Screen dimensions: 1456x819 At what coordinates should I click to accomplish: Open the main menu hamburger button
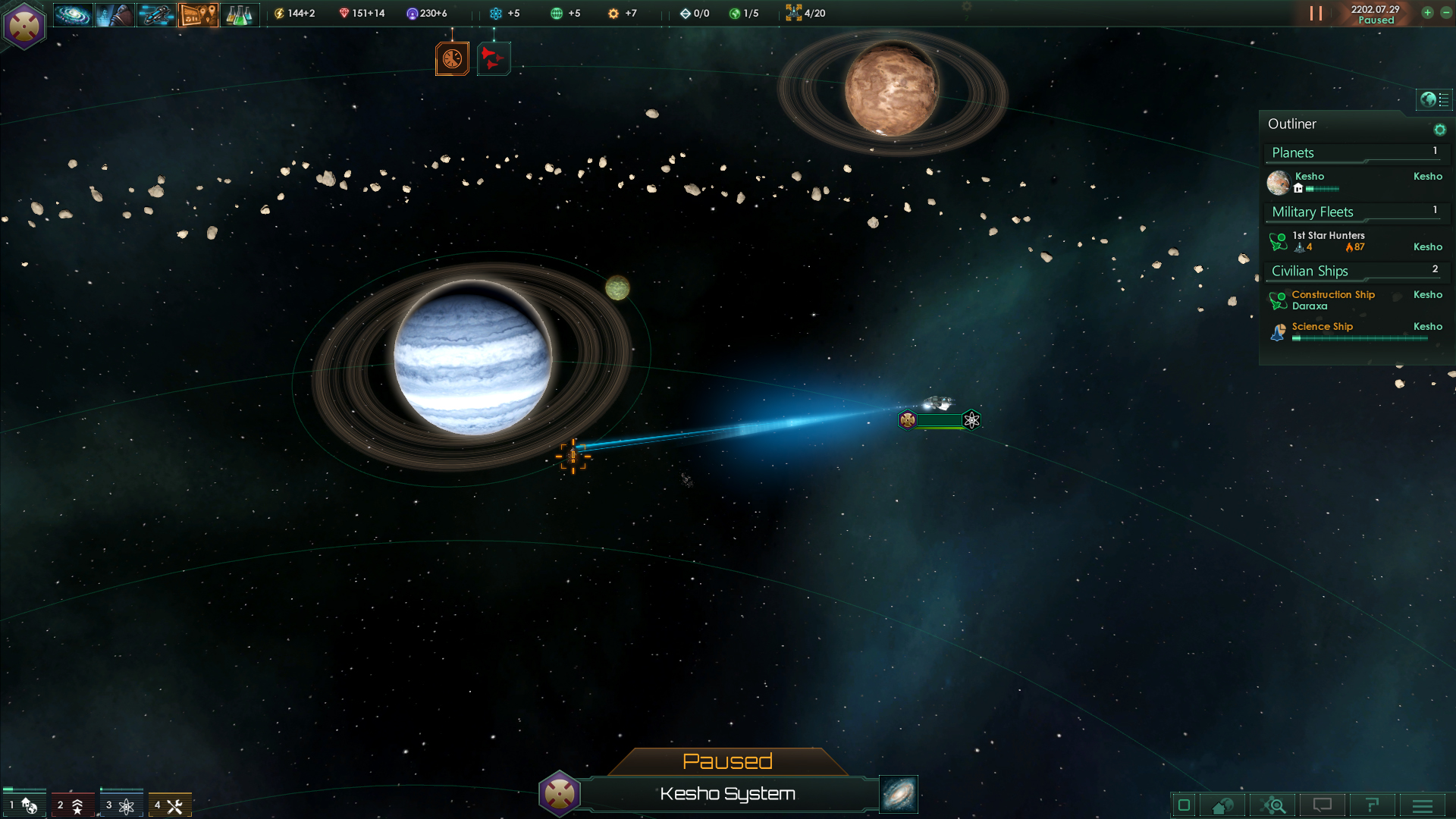coord(1423,805)
